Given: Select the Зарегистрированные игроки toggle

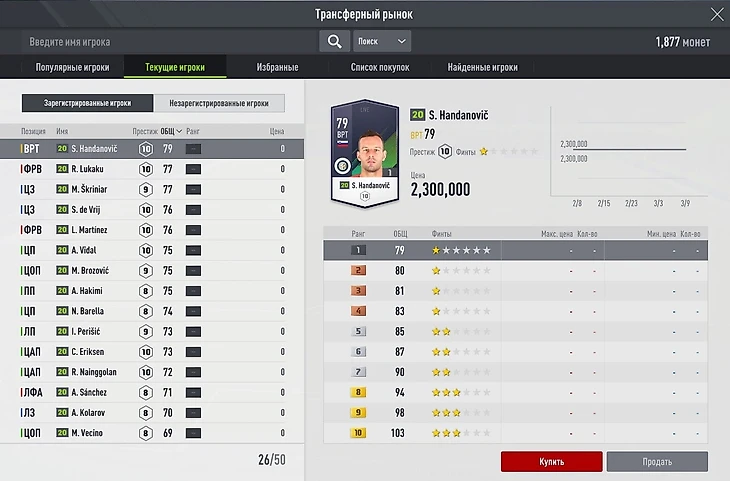Looking at the screenshot, I should (89, 103).
